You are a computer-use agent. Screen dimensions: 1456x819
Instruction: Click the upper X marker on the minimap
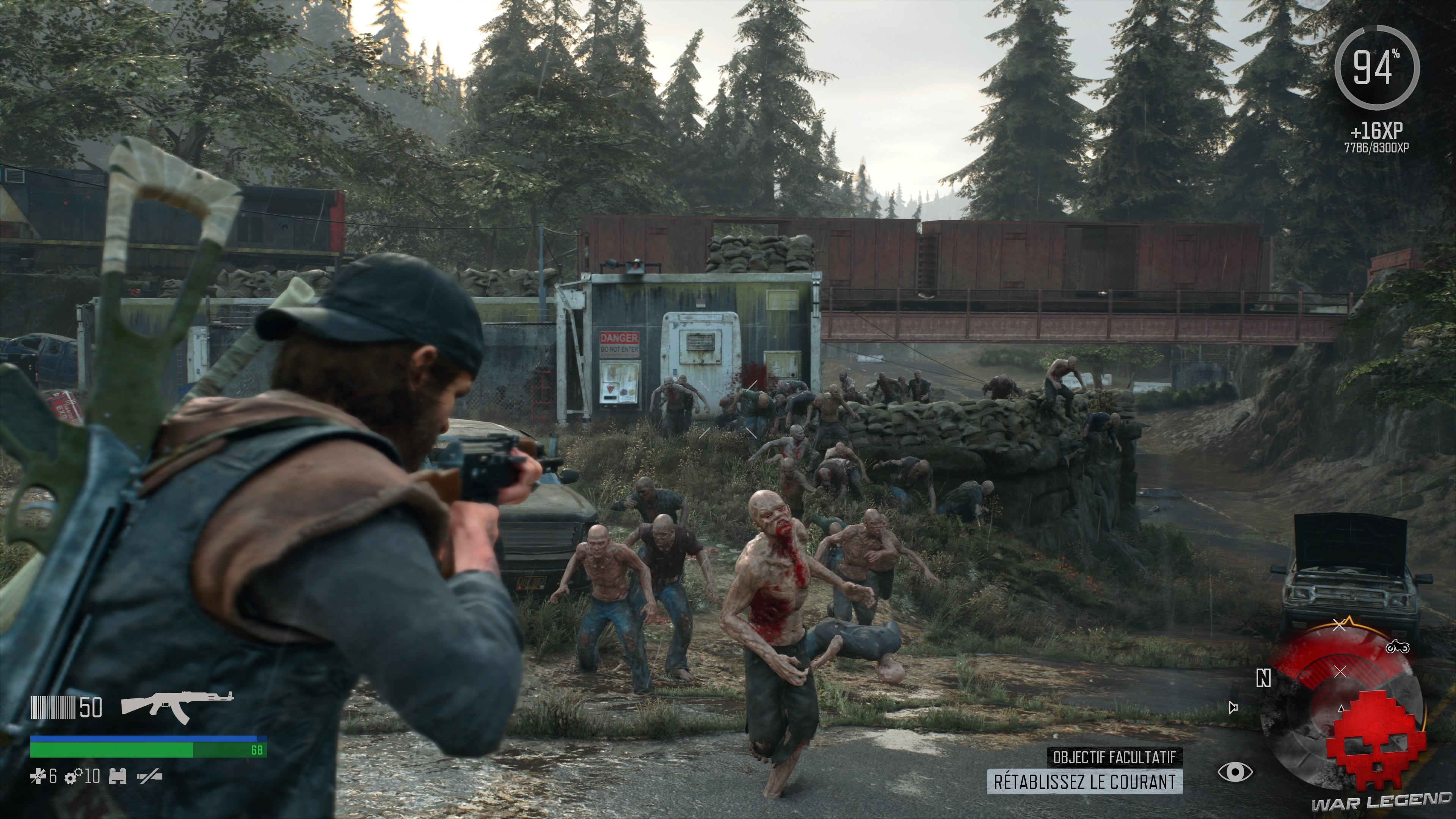coord(1339,626)
